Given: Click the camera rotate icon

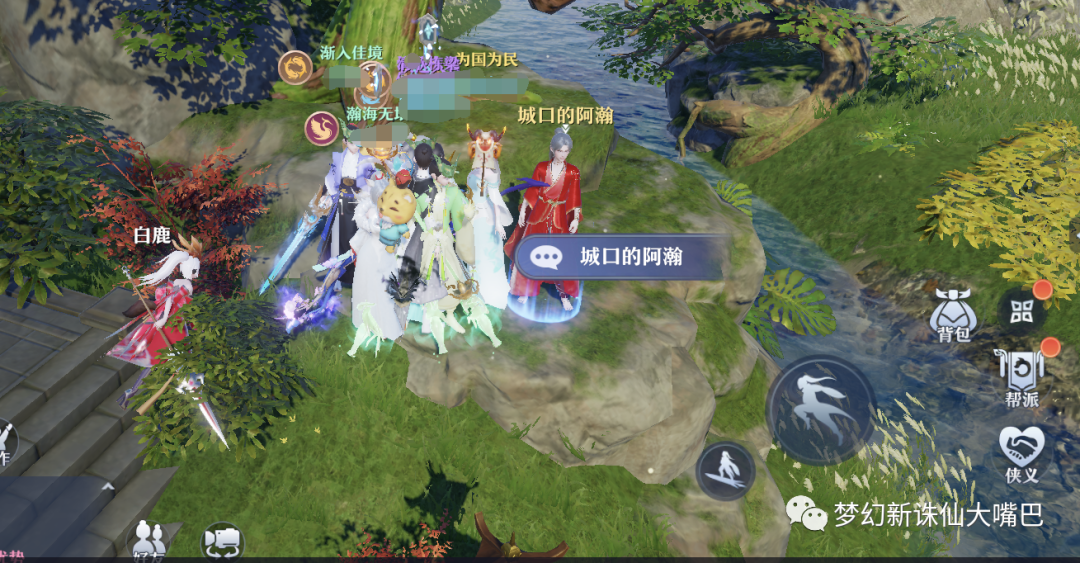Looking at the screenshot, I should 222,541.
